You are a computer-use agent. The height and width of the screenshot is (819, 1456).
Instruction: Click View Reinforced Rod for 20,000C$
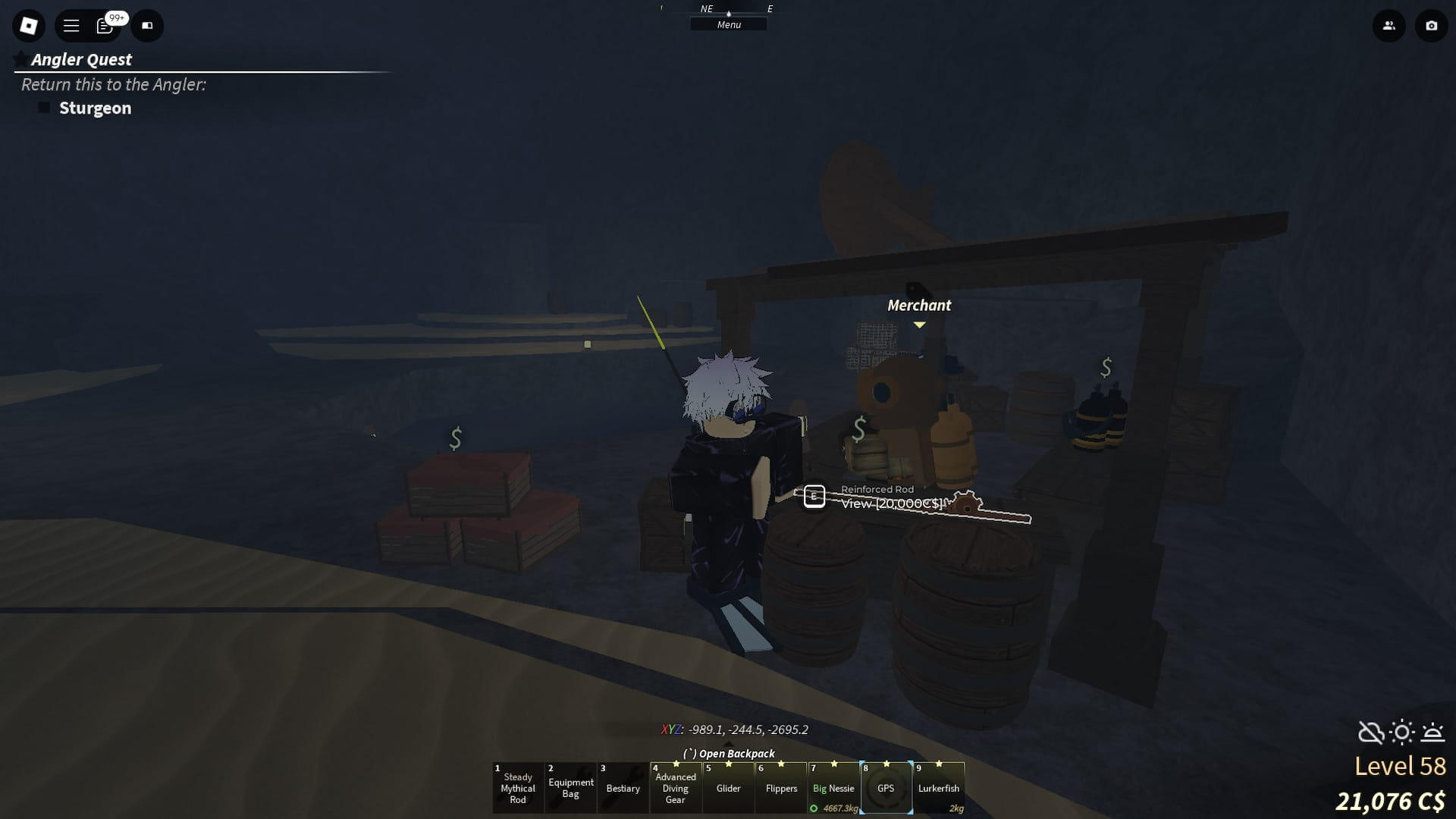(892, 502)
